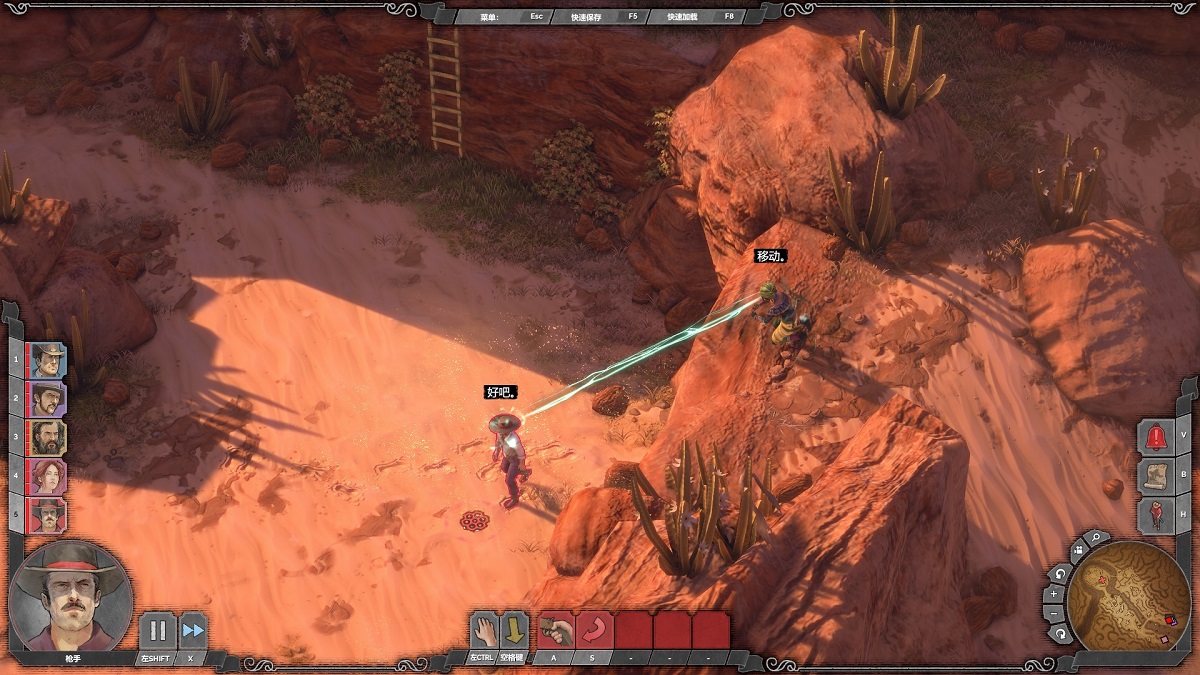
Task: Click the red alarm bell icon
Action: coord(1157,437)
